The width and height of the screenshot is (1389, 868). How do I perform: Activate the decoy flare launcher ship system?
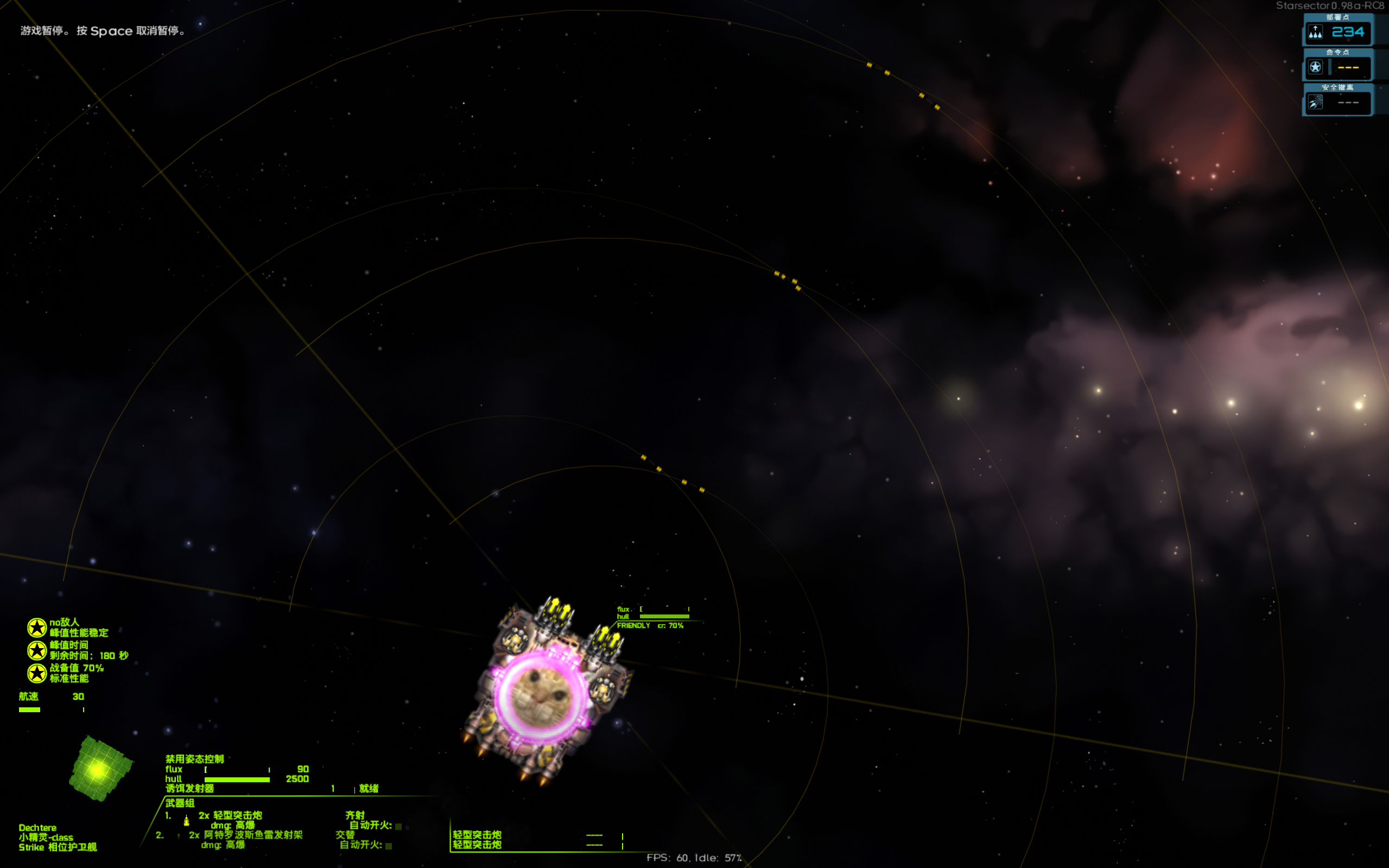click(190, 789)
